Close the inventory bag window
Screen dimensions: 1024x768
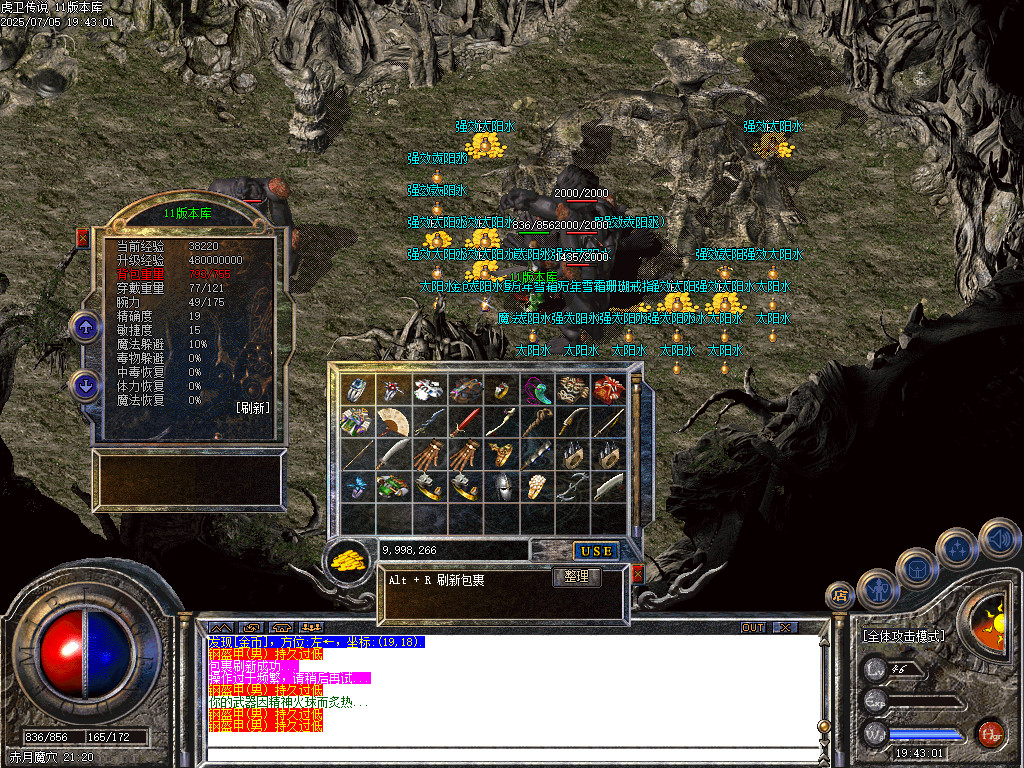[637, 574]
